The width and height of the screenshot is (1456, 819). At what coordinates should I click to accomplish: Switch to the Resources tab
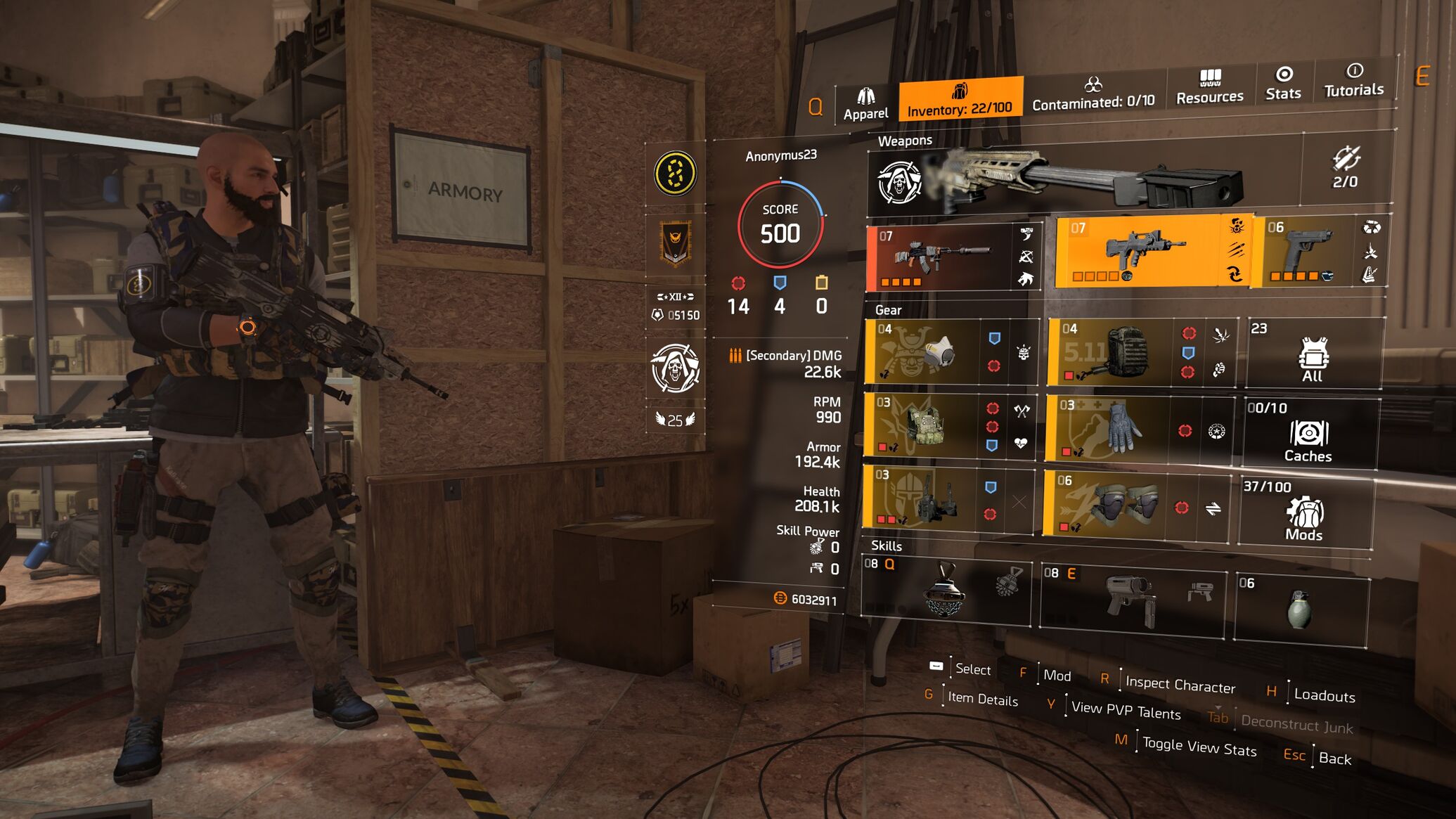[x=1209, y=87]
